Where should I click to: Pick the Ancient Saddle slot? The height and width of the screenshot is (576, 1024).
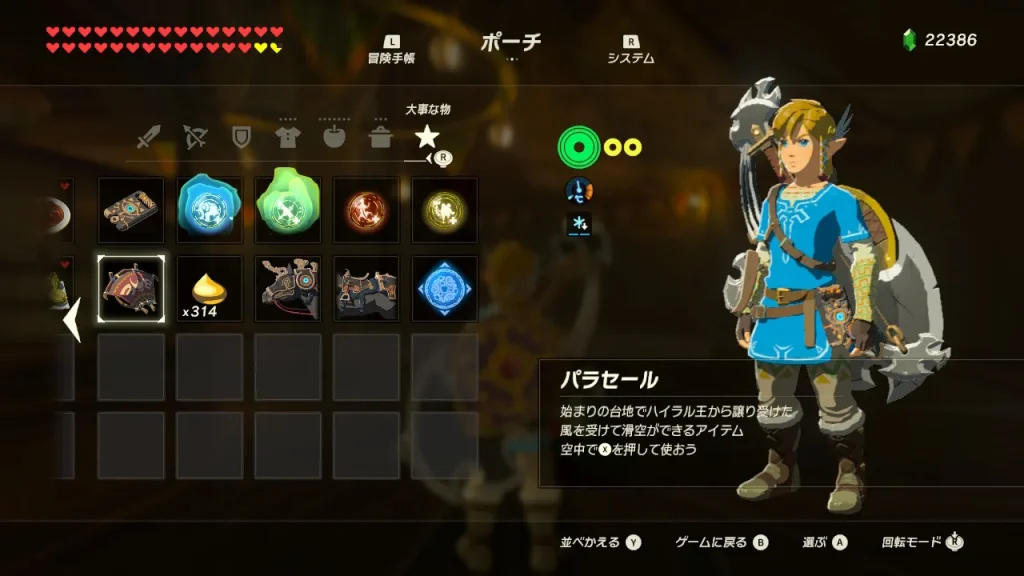(x=366, y=289)
